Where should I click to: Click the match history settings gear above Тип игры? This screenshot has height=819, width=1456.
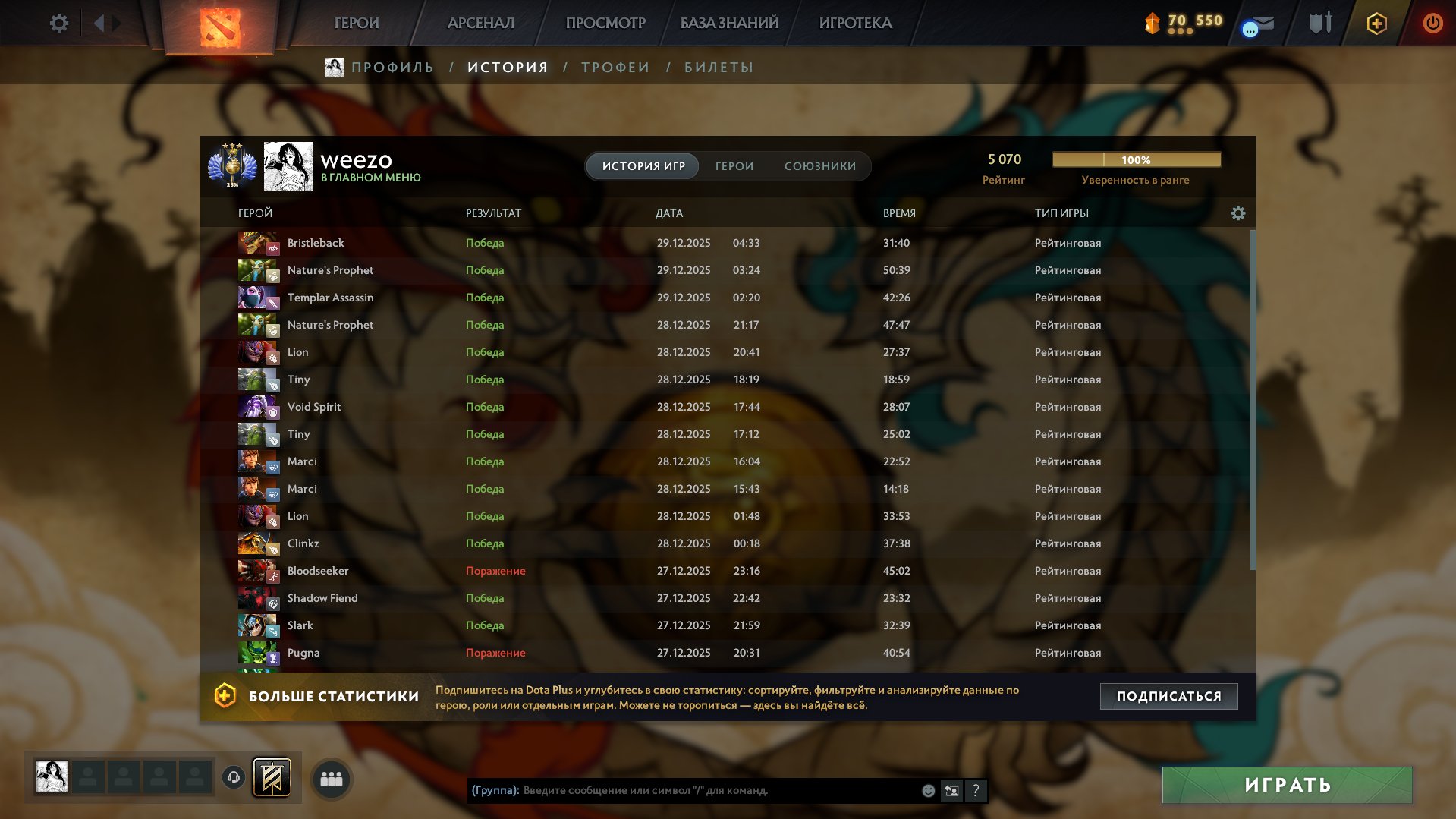(1237, 213)
